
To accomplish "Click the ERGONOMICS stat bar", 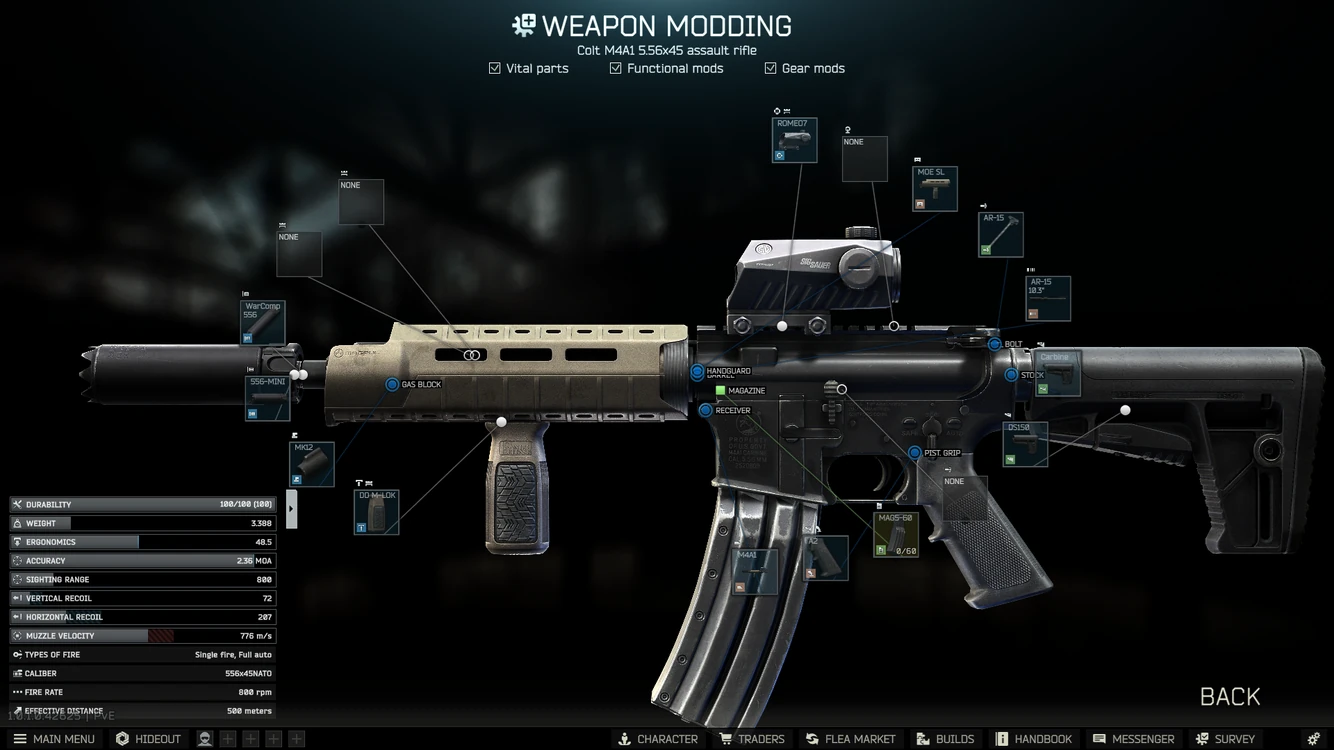I will coord(140,542).
